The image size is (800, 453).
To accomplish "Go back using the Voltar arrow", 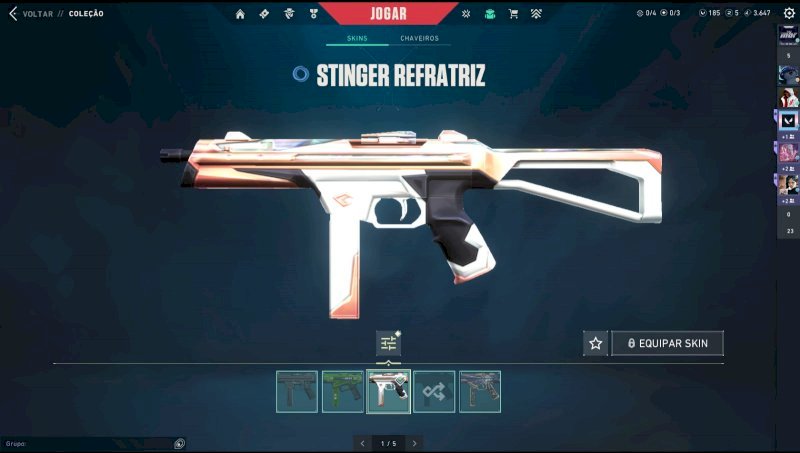I will pos(12,14).
